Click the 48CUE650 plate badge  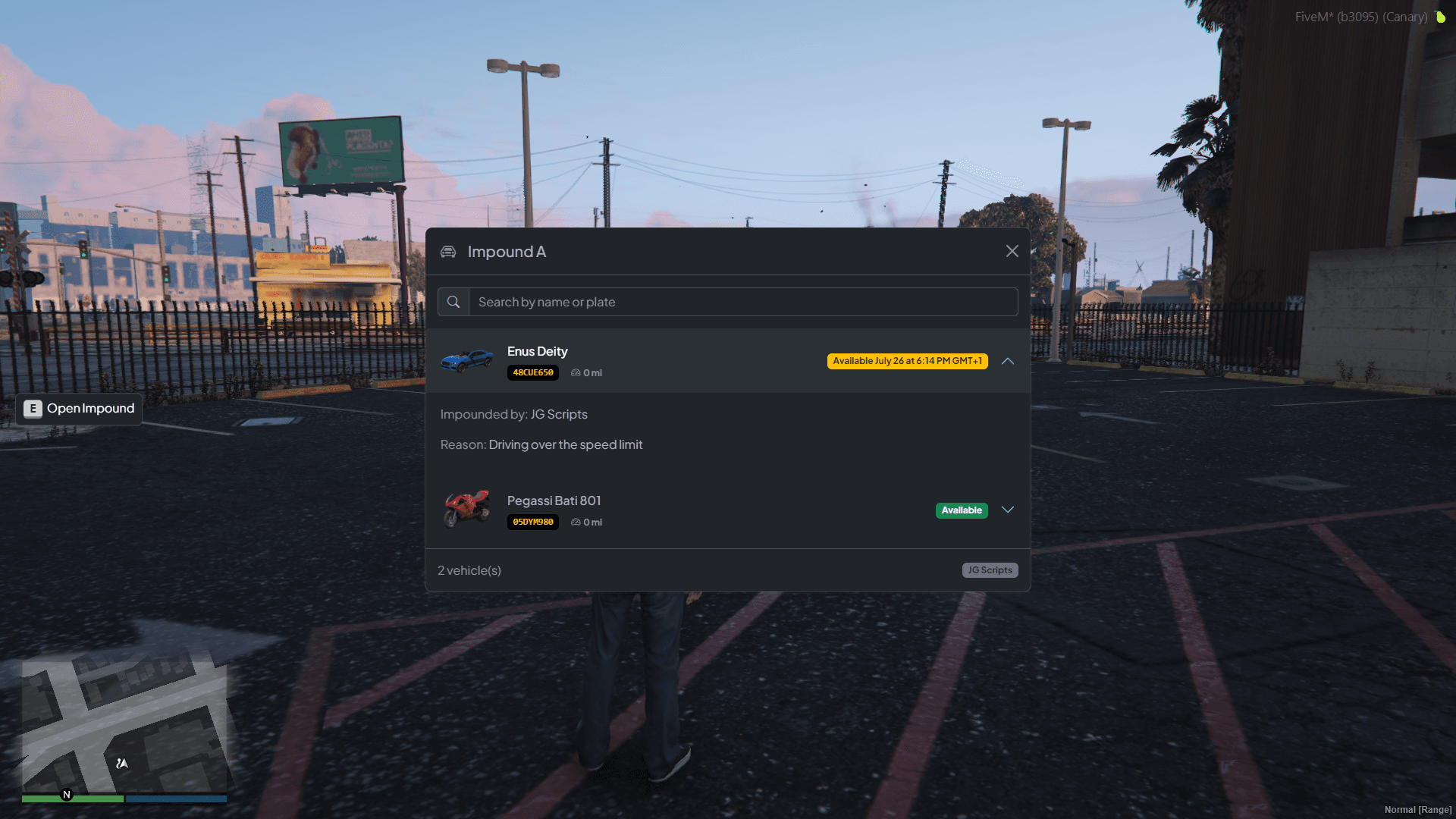coord(532,372)
